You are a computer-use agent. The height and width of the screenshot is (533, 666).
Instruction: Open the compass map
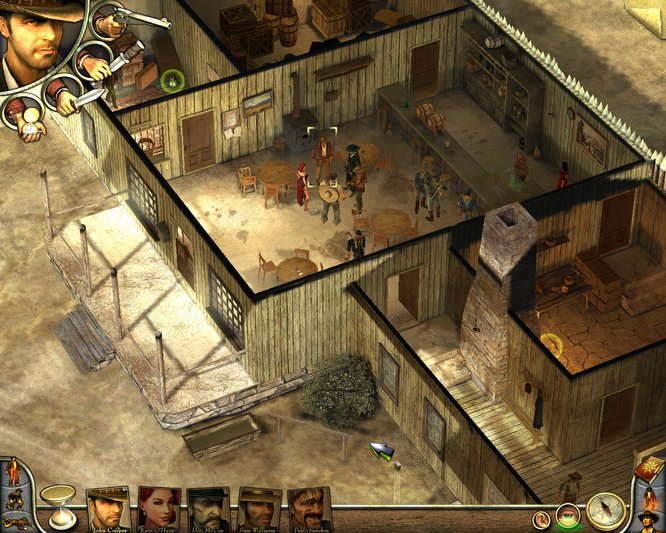605,511
